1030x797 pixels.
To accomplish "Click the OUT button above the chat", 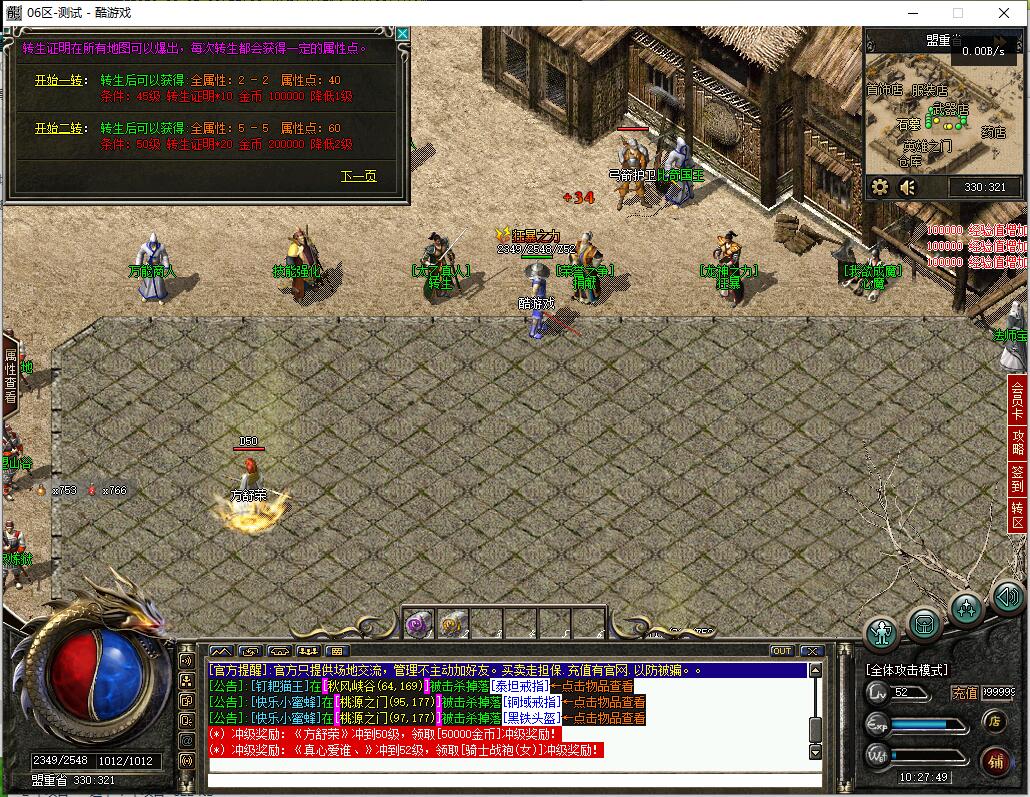I will click(781, 651).
